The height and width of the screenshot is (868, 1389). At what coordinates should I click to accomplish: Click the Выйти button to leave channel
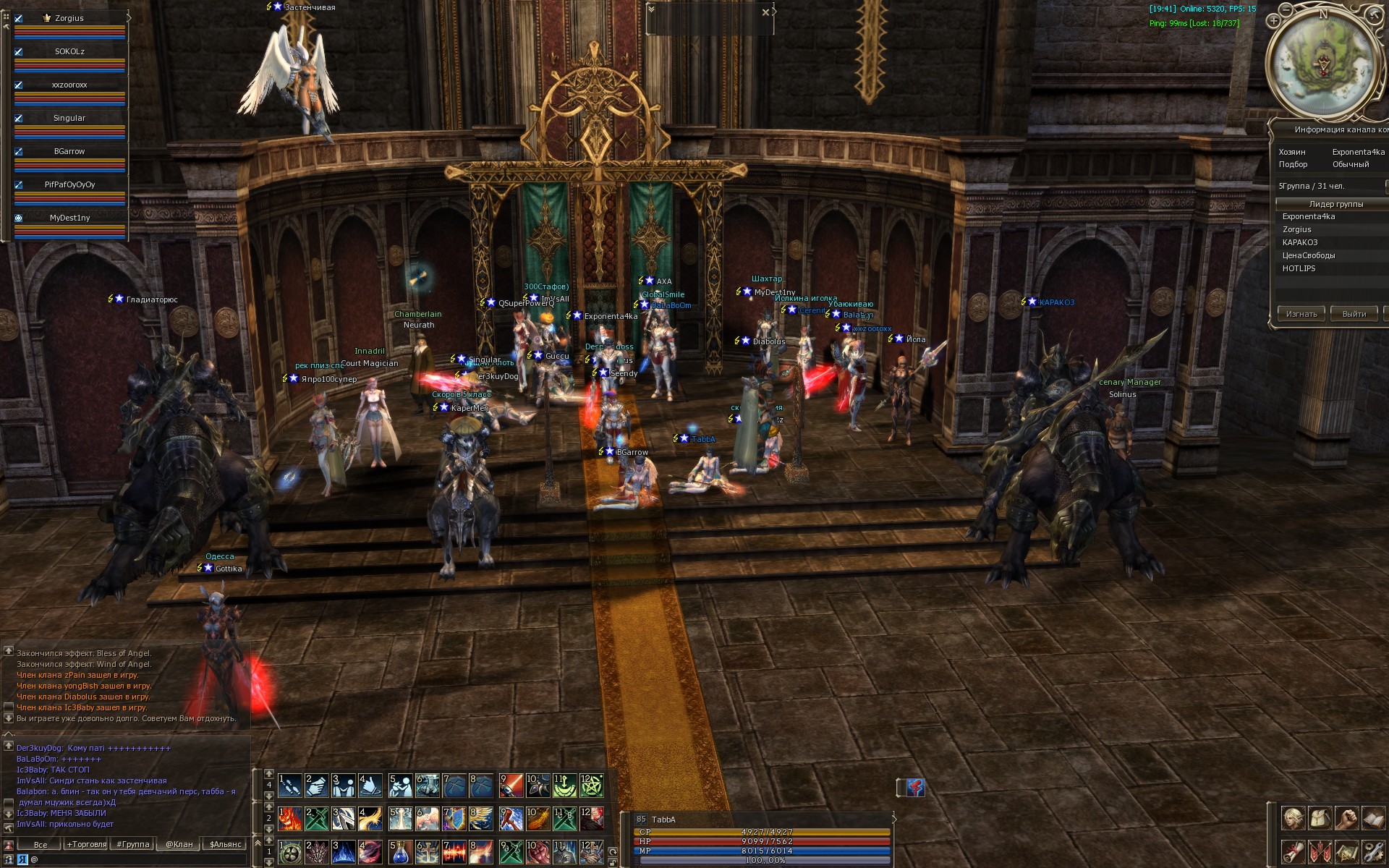pos(1354,314)
